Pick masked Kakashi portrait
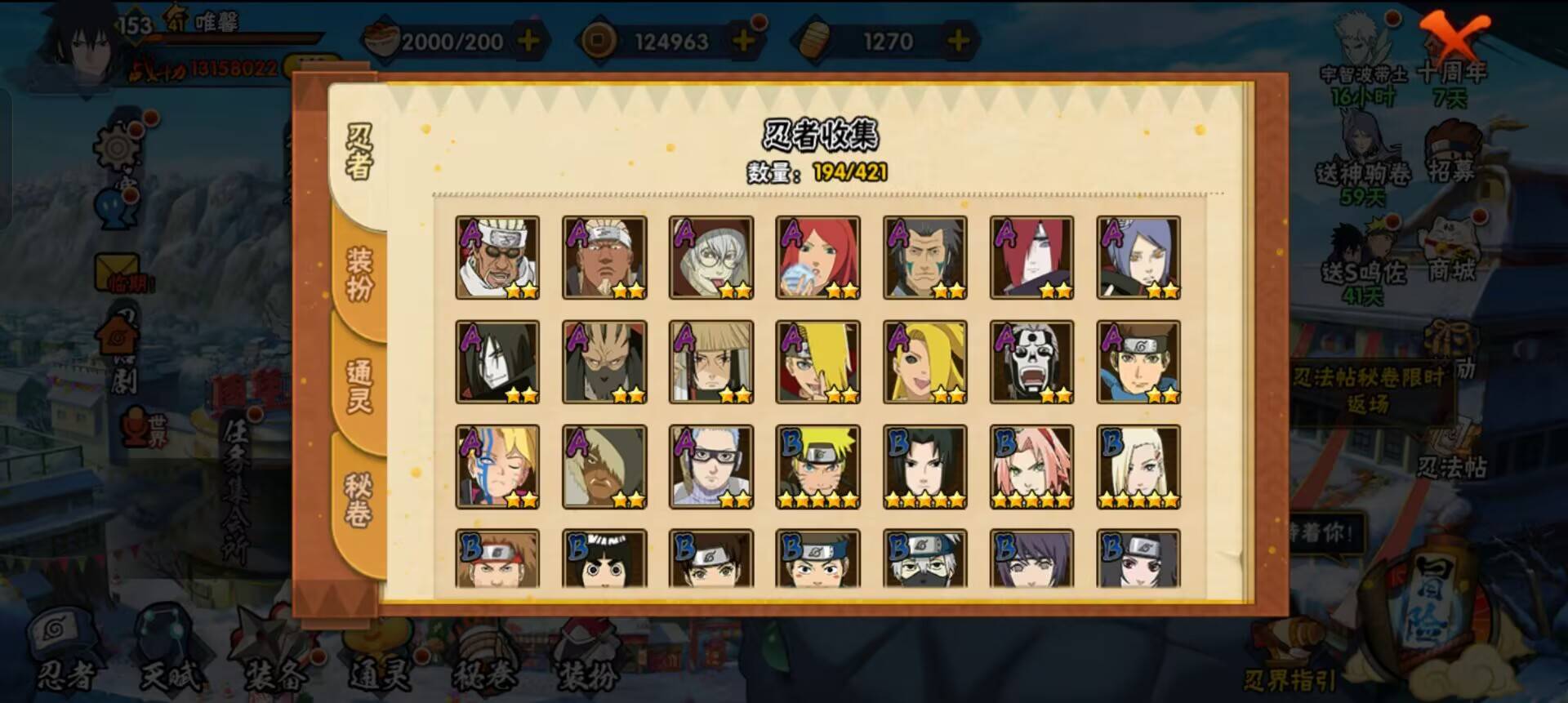Viewport: 1568px width, 703px height. click(x=924, y=559)
